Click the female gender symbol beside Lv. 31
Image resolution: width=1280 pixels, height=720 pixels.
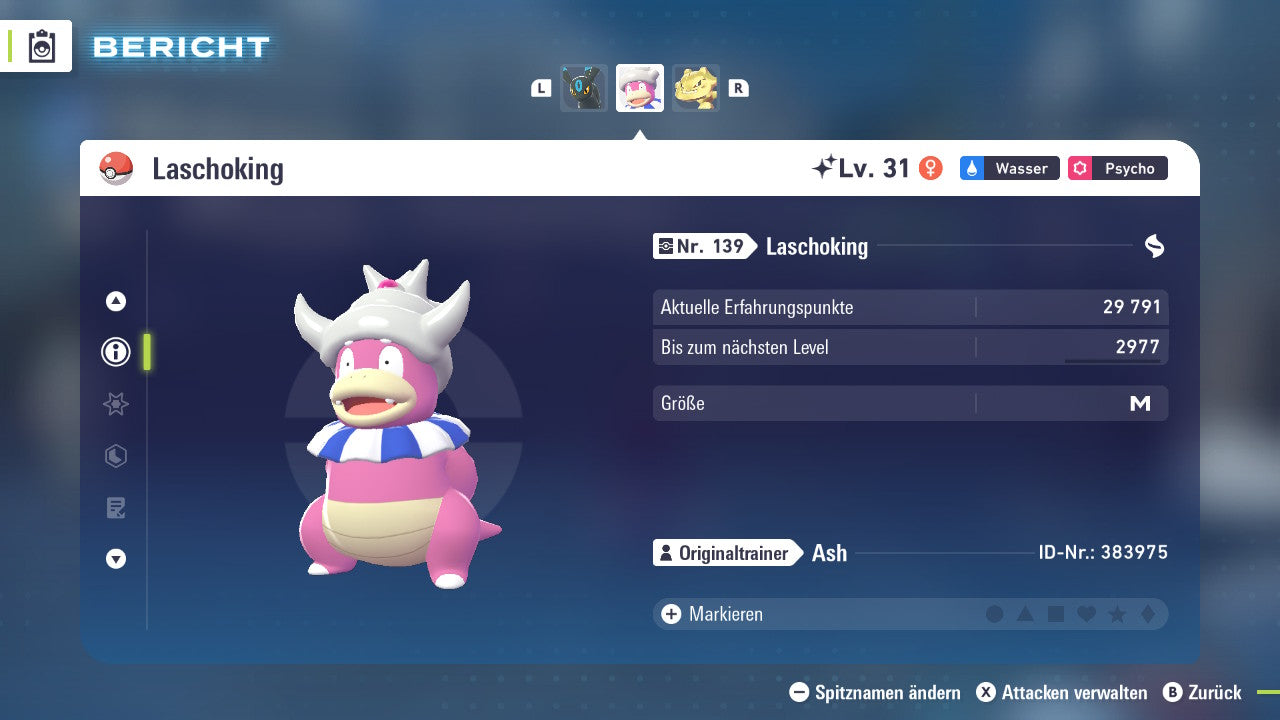point(931,168)
